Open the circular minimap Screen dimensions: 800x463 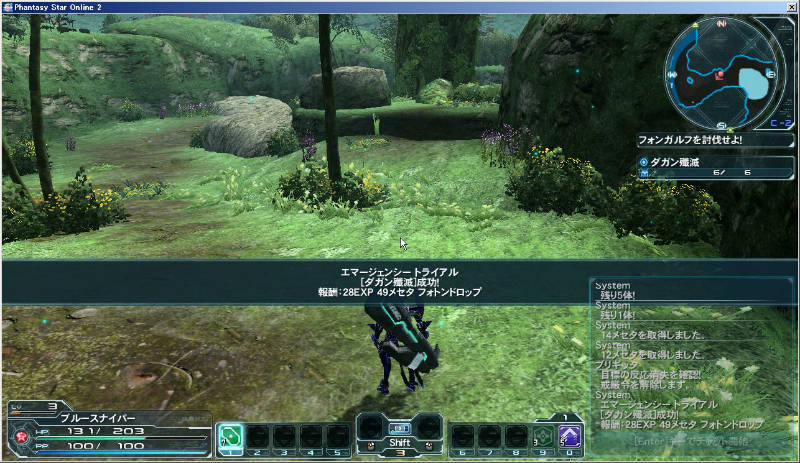(x=722, y=74)
